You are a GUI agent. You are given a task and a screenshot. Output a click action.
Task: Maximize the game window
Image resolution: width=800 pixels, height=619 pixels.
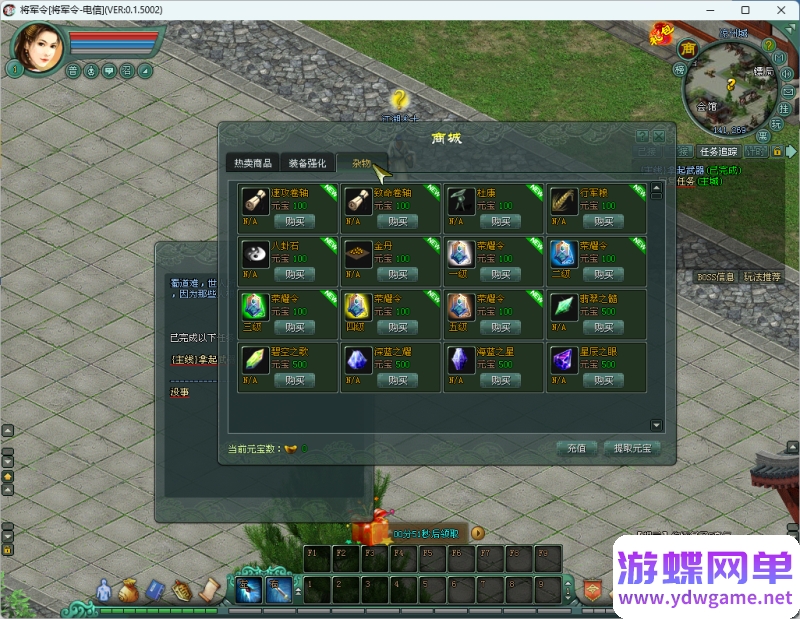tap(745, 10)
